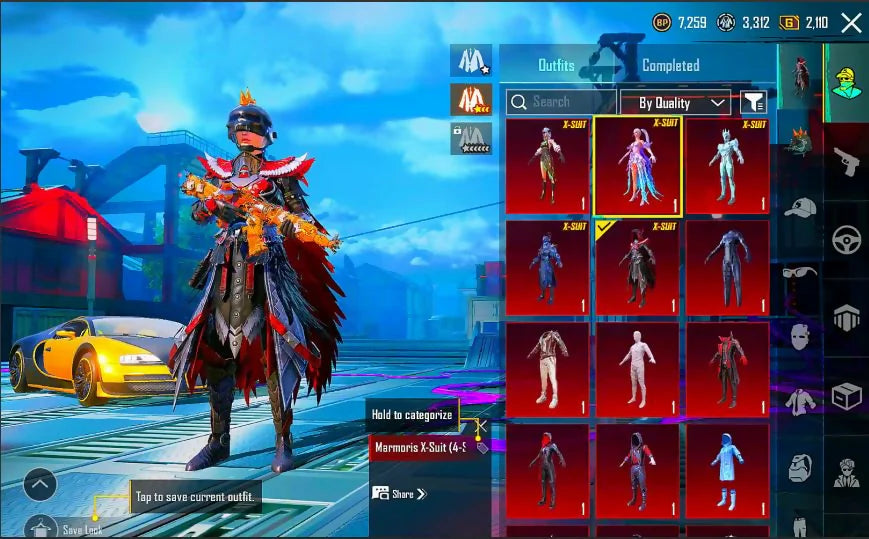Open the Outfits tab
The width and height of the screenshot is (869, 539).
pos(556,66)
